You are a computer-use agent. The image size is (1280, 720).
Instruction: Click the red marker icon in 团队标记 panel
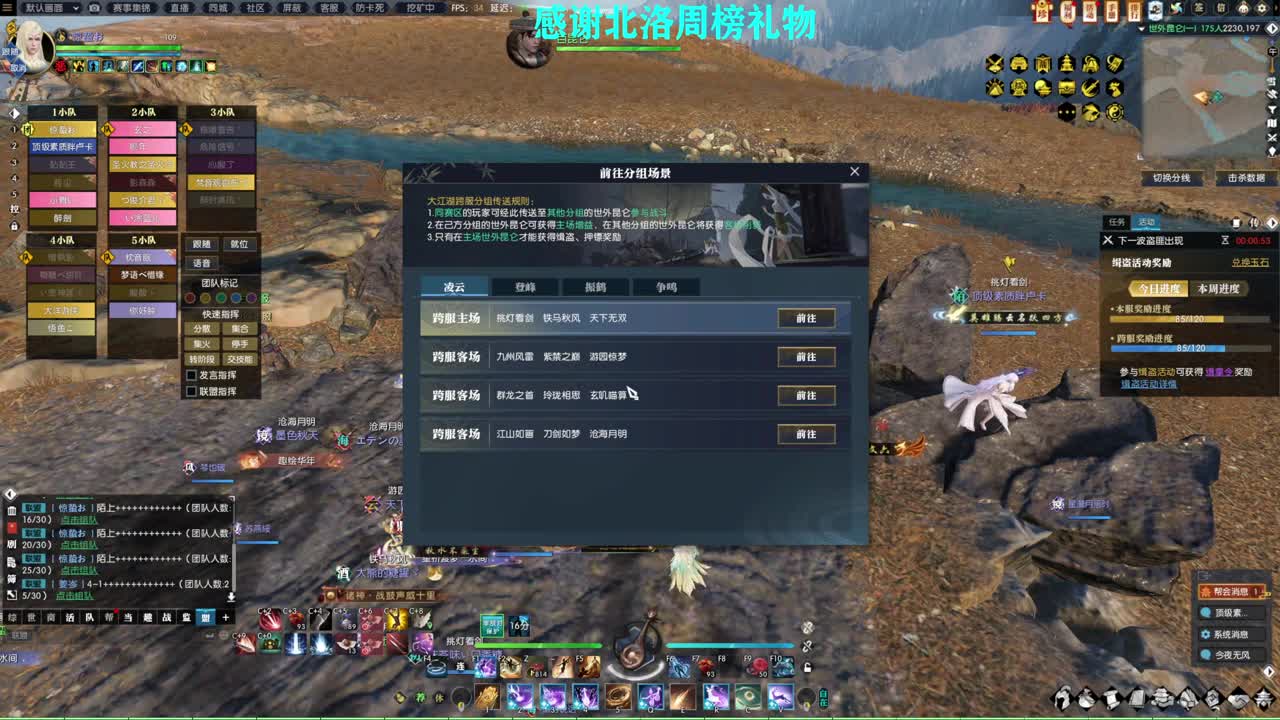pyautogui.click(x=190, y=297)
